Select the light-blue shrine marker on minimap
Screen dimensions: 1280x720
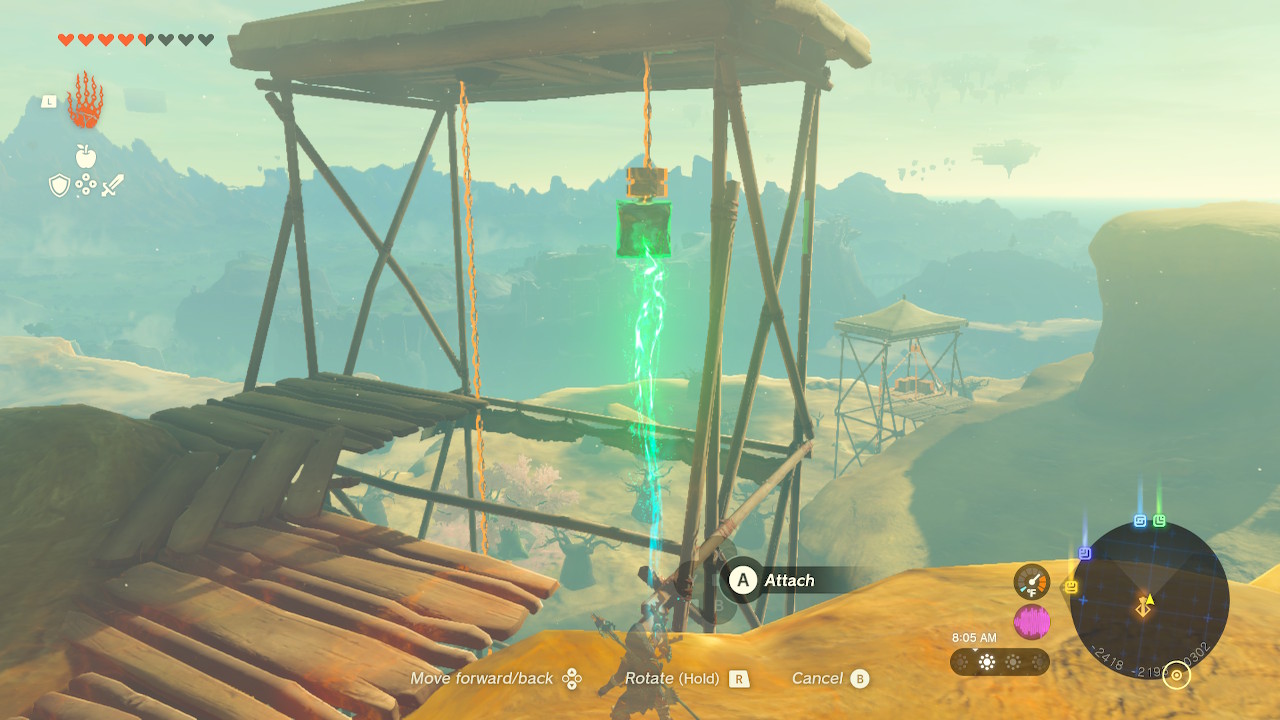(1140, 521)
